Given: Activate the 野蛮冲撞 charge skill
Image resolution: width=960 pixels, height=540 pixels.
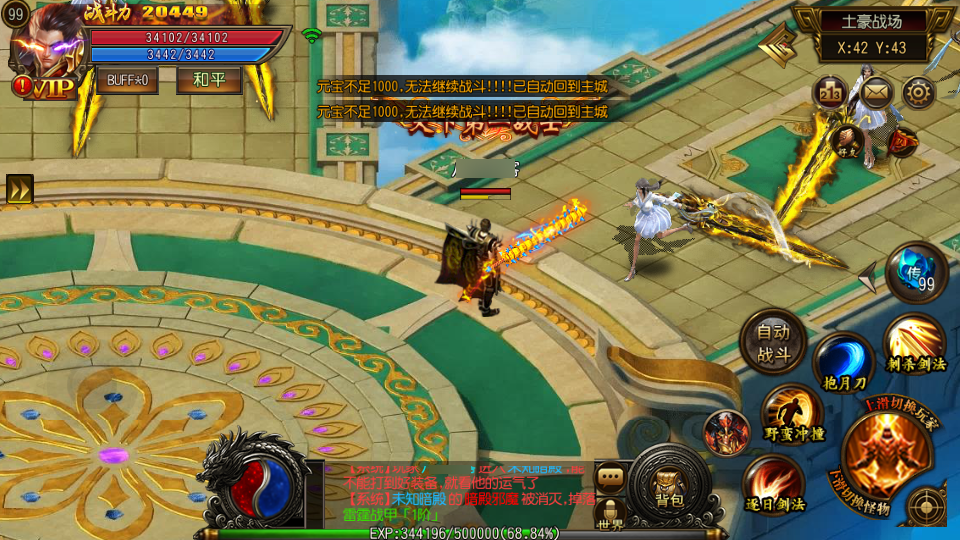Looking at the screenshot, I should tap(793, 414).
